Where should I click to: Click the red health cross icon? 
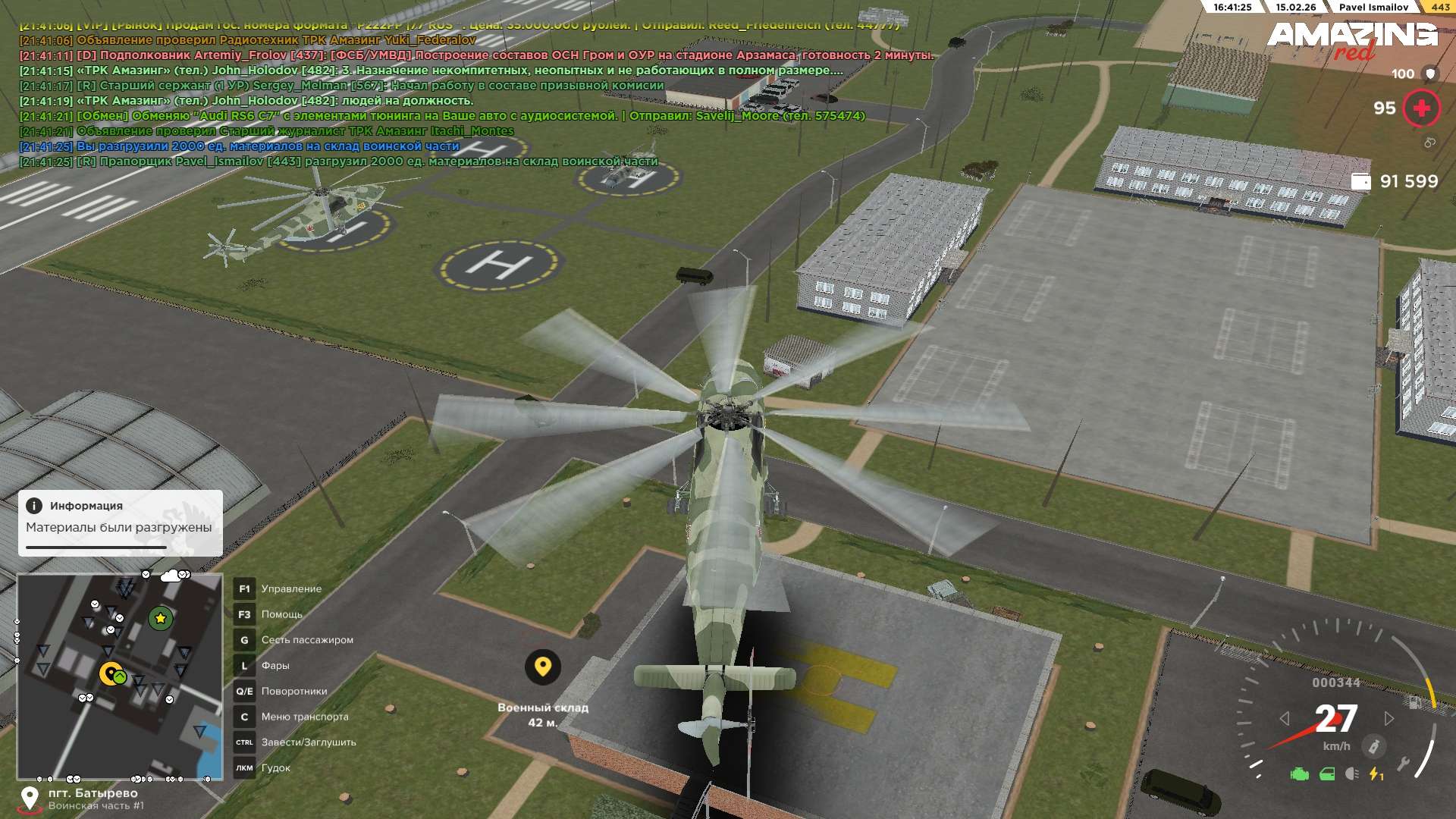(1421, 108)
